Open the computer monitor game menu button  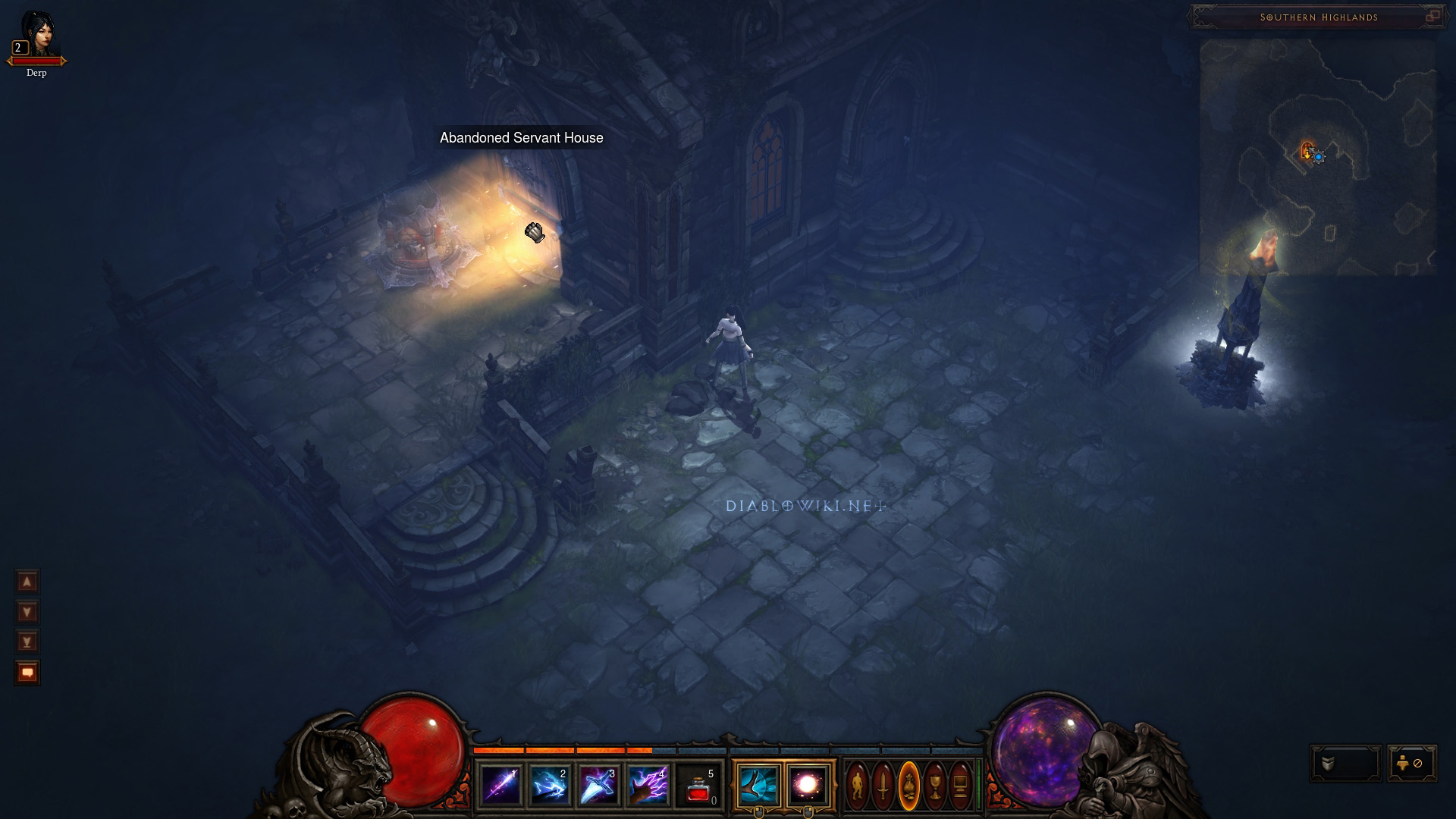960,786
